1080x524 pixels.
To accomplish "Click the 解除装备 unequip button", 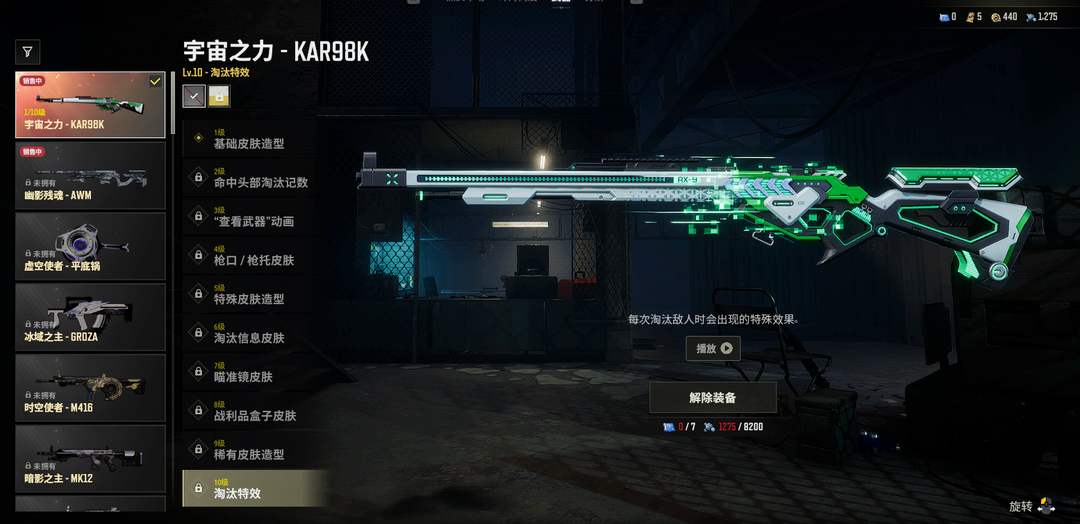I will point(713,397).
